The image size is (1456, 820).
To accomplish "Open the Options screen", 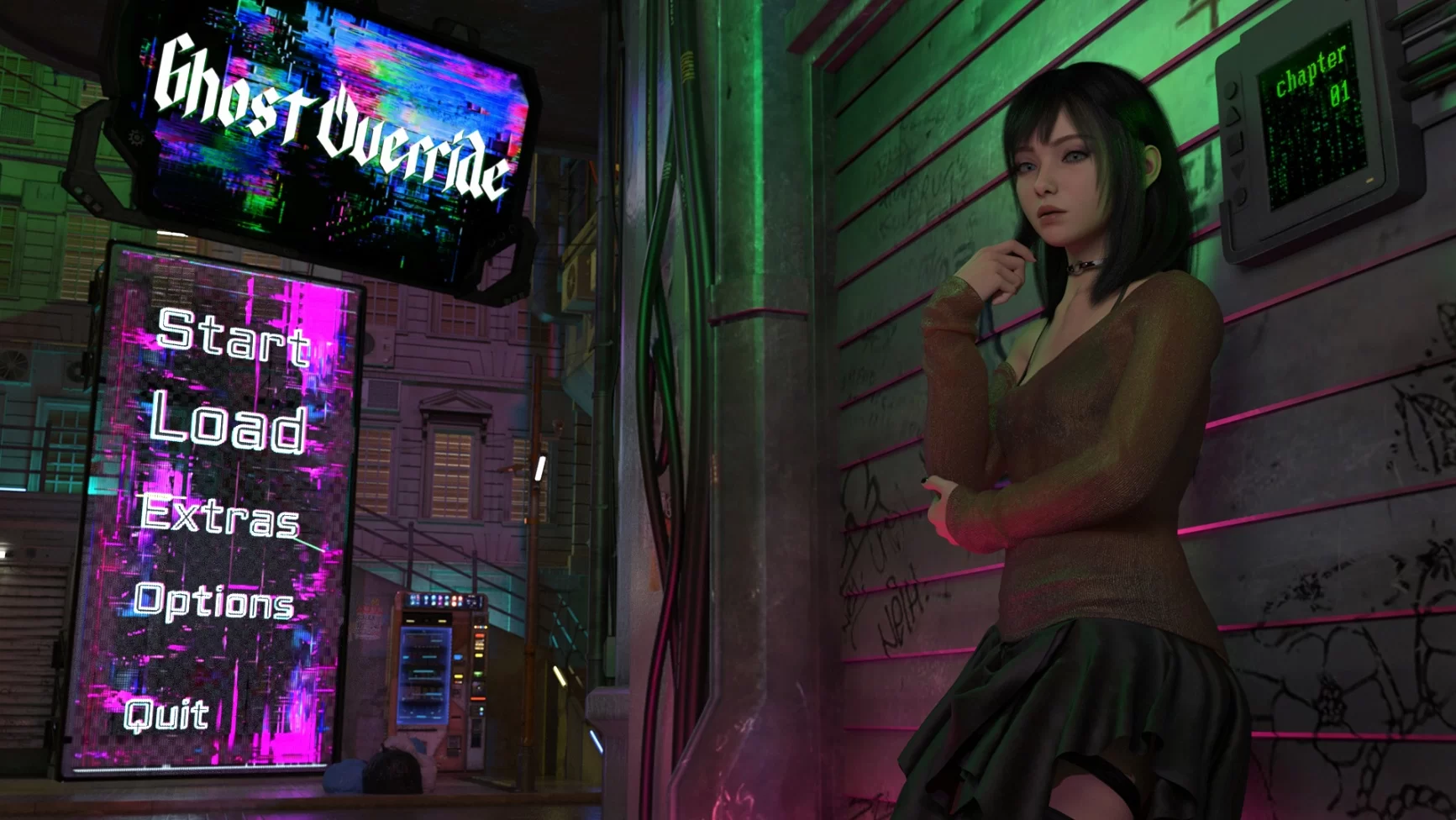I will [214, 602].
